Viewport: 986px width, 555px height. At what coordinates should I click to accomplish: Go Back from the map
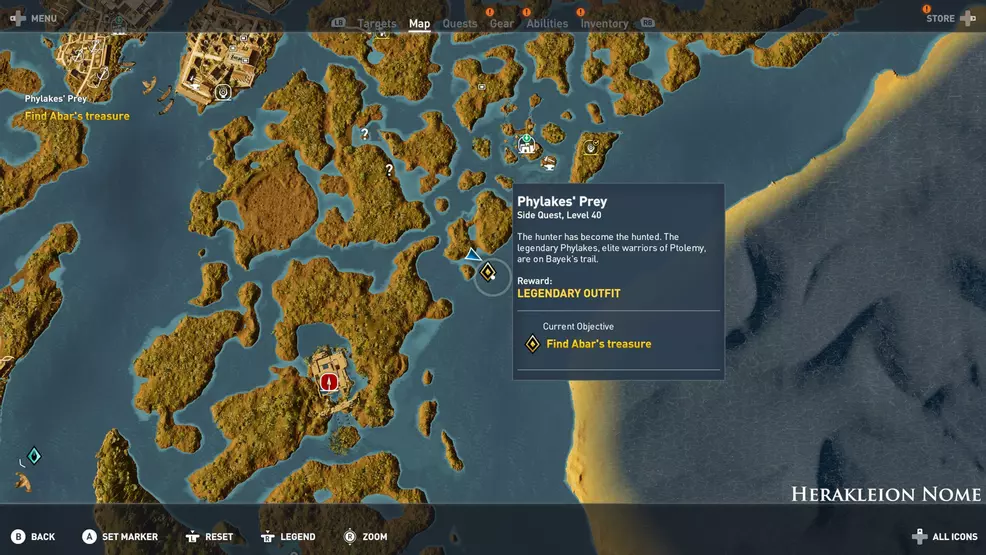click(x=33, y=537)
